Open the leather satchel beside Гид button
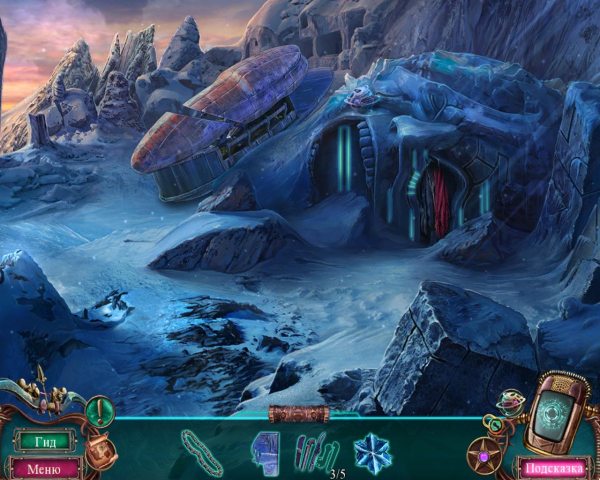The height and width of the screenshot is (480, 600). click(100, 448)
